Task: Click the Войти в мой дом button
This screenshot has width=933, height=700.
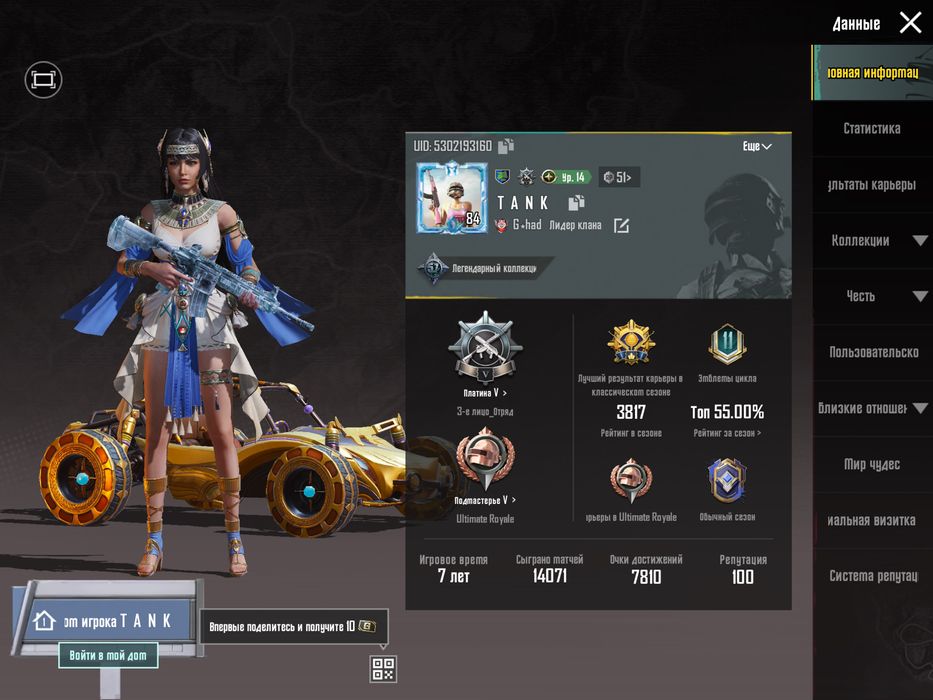Action: 108,656
